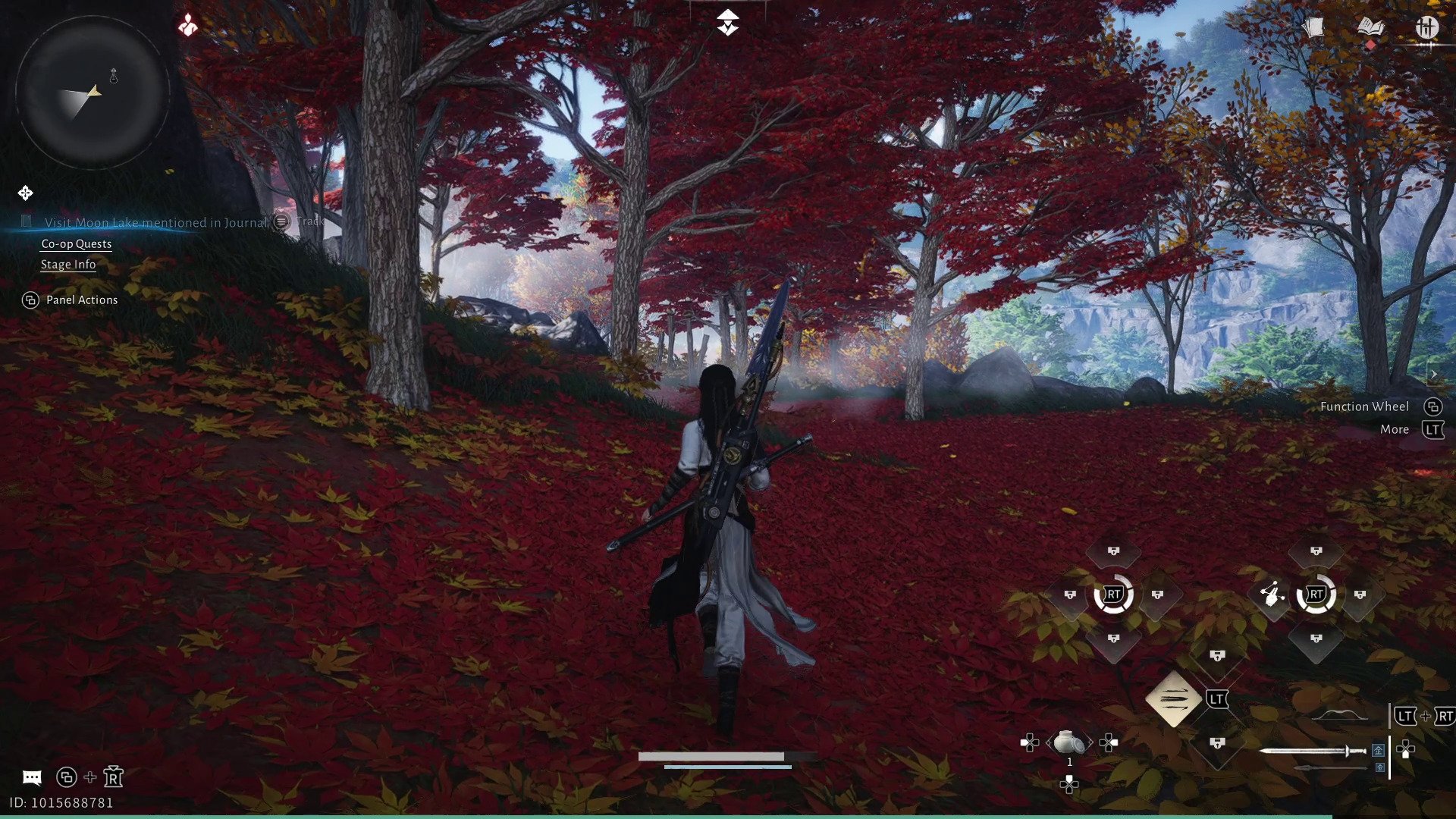Click the four-petal flower icon above the quest tracker

[x=25, y=193]
